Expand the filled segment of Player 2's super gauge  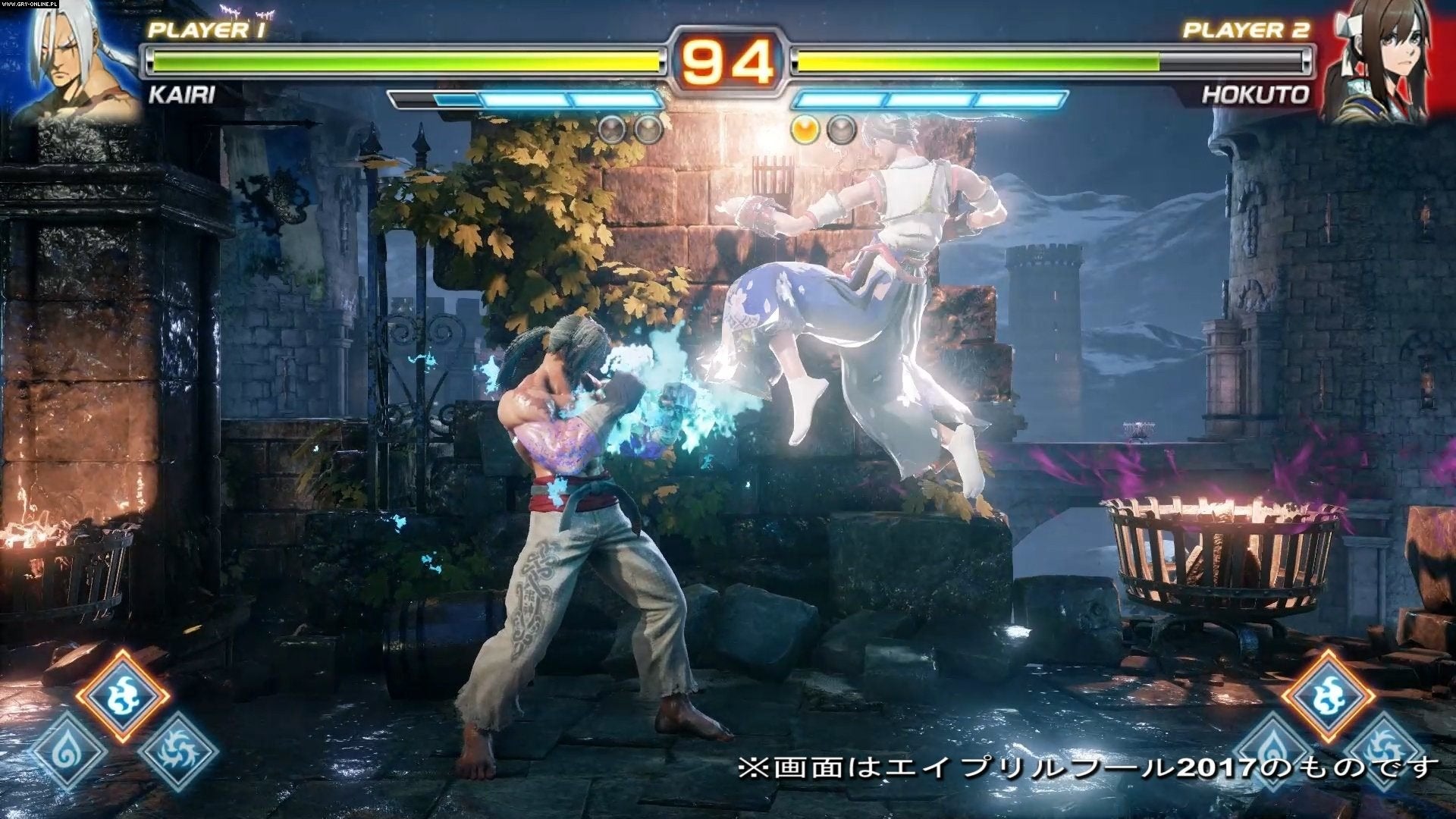point(842,99)
